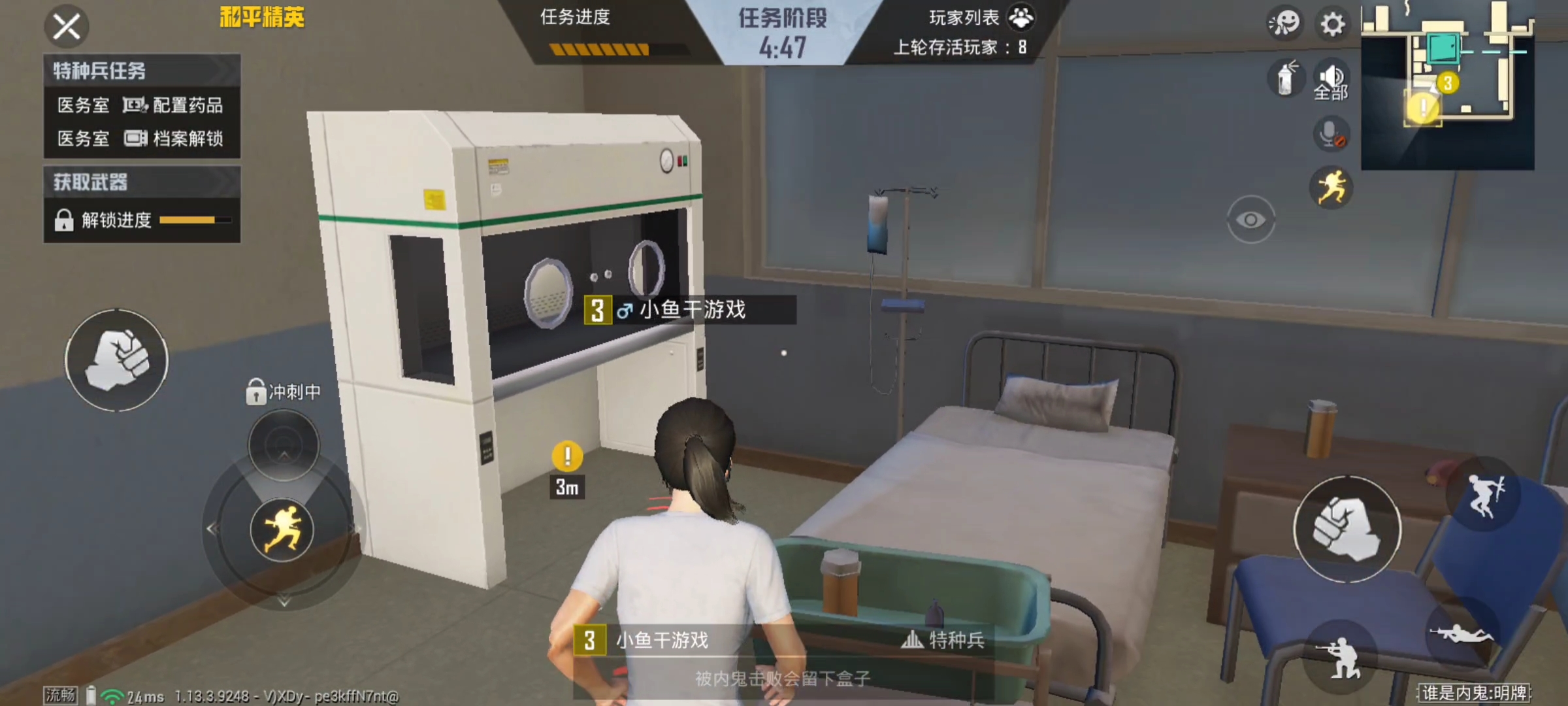The width and height of the screenshot is (1568, 706).
Task: Activate the free-look eye toggle
Action: click(1251, 220)
